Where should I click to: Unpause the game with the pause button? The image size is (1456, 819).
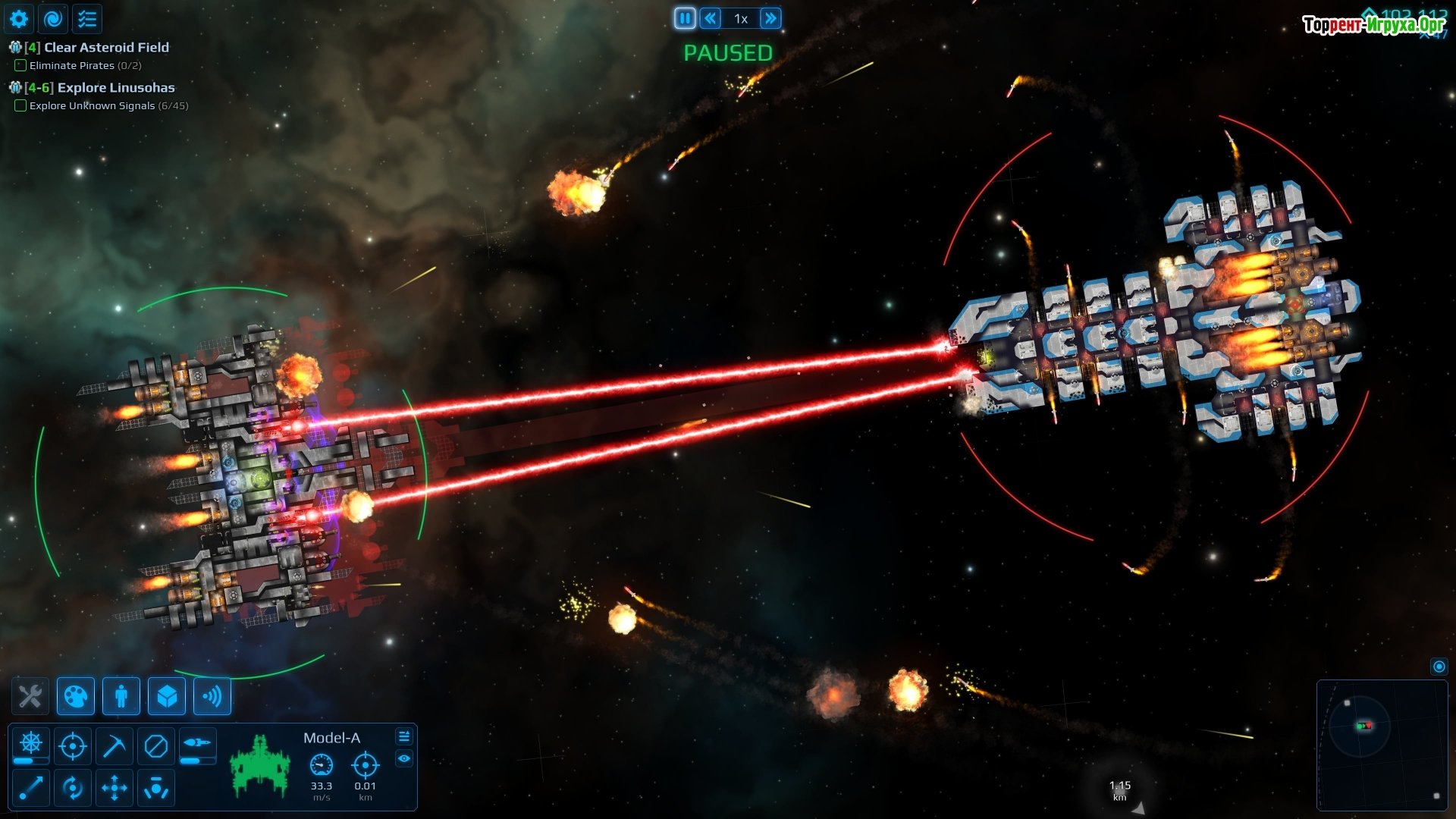point(685,18)
